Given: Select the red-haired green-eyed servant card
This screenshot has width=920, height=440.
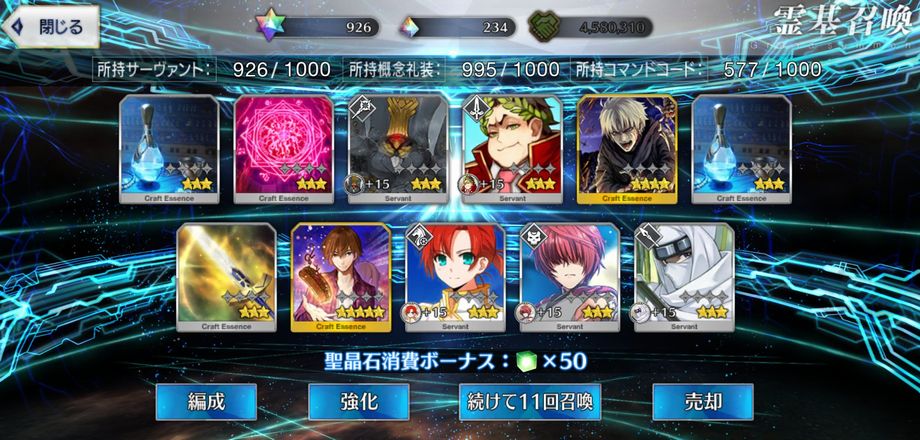Looking at the screenshot, I should coord(455,277).
